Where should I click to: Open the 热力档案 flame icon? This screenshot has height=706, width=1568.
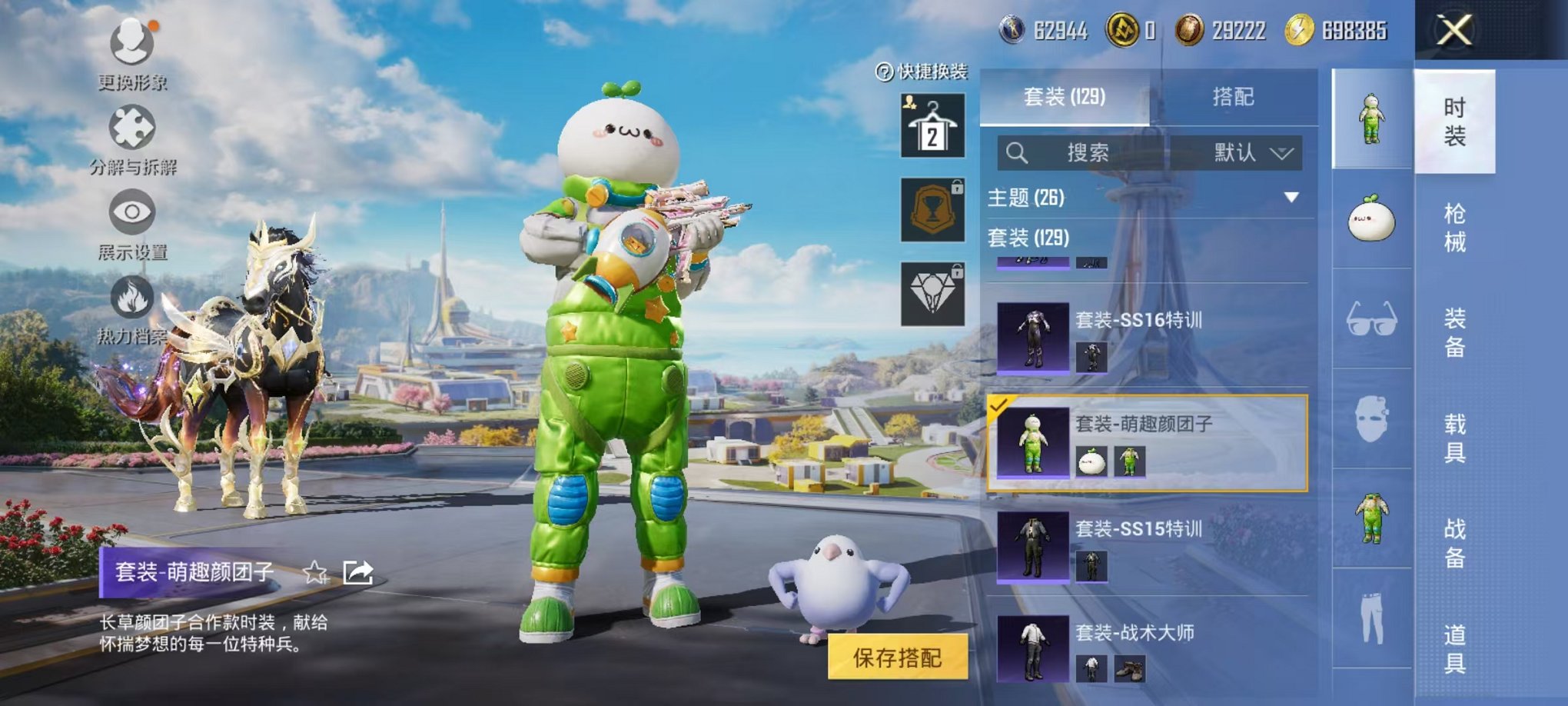[x=132, y=298]
